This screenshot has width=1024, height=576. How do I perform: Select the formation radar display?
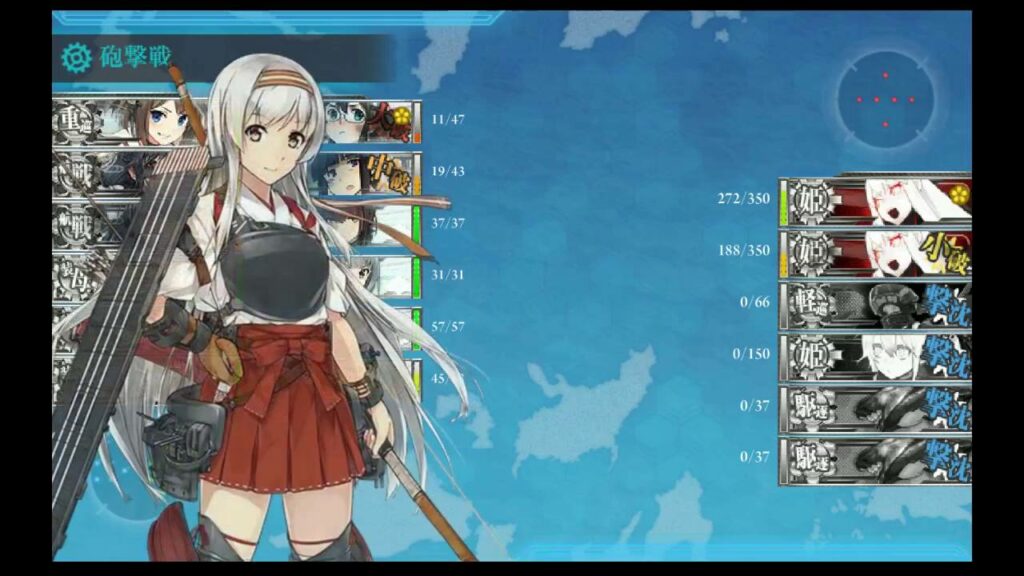click(884, 99)
